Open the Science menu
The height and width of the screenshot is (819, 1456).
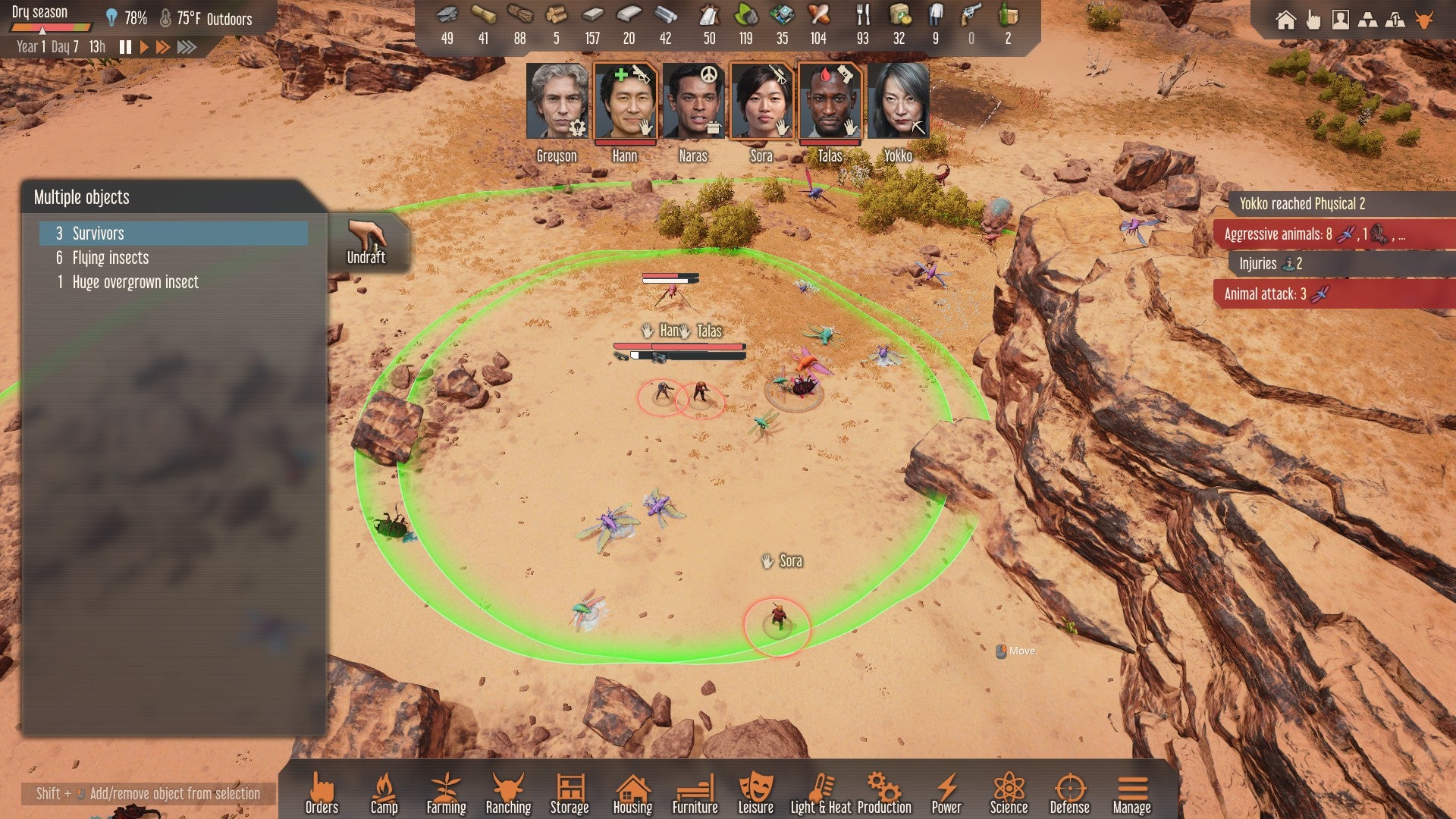tap(1009, 793)
